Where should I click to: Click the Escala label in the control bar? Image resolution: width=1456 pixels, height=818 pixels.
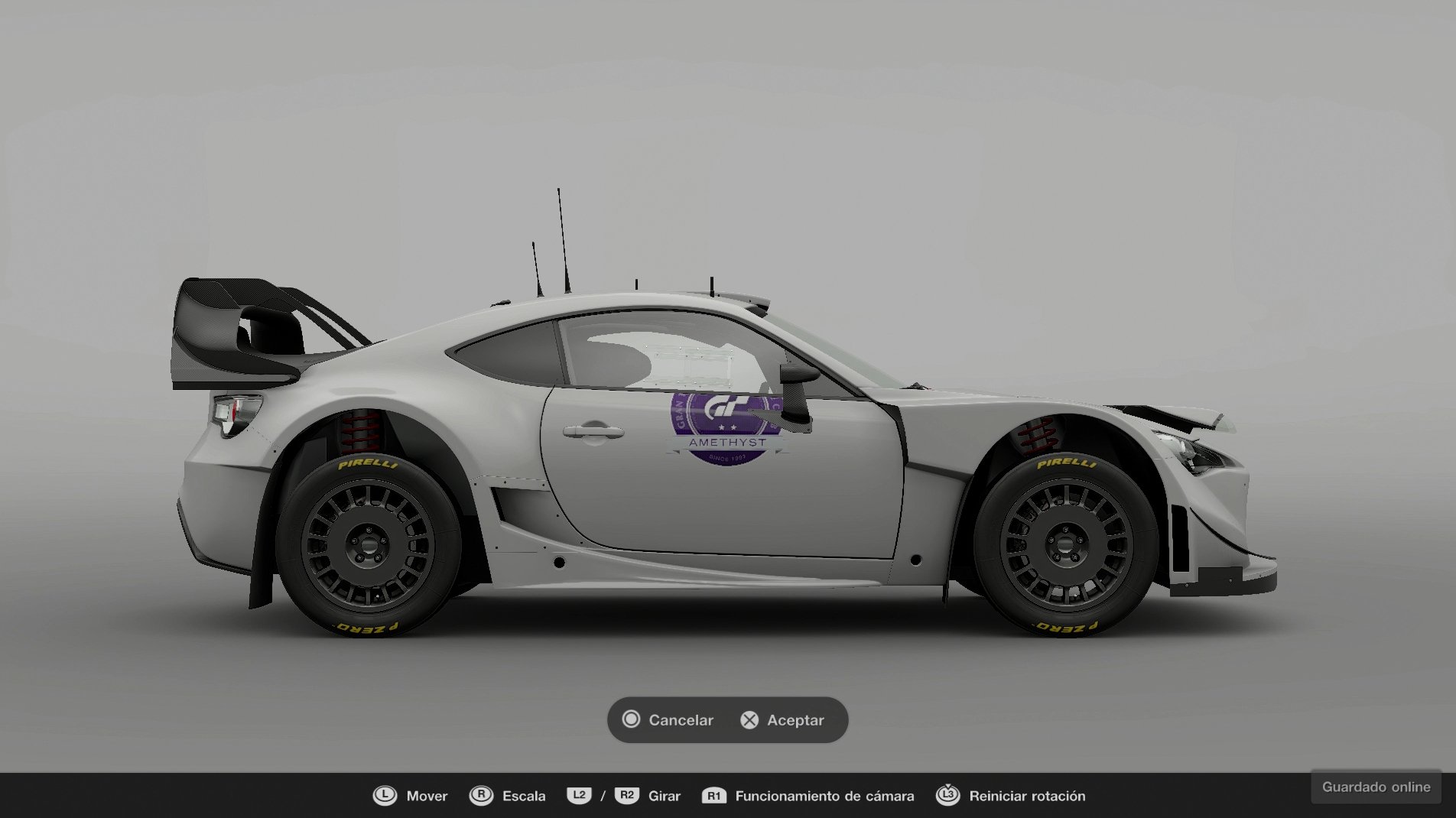point(524,796)
